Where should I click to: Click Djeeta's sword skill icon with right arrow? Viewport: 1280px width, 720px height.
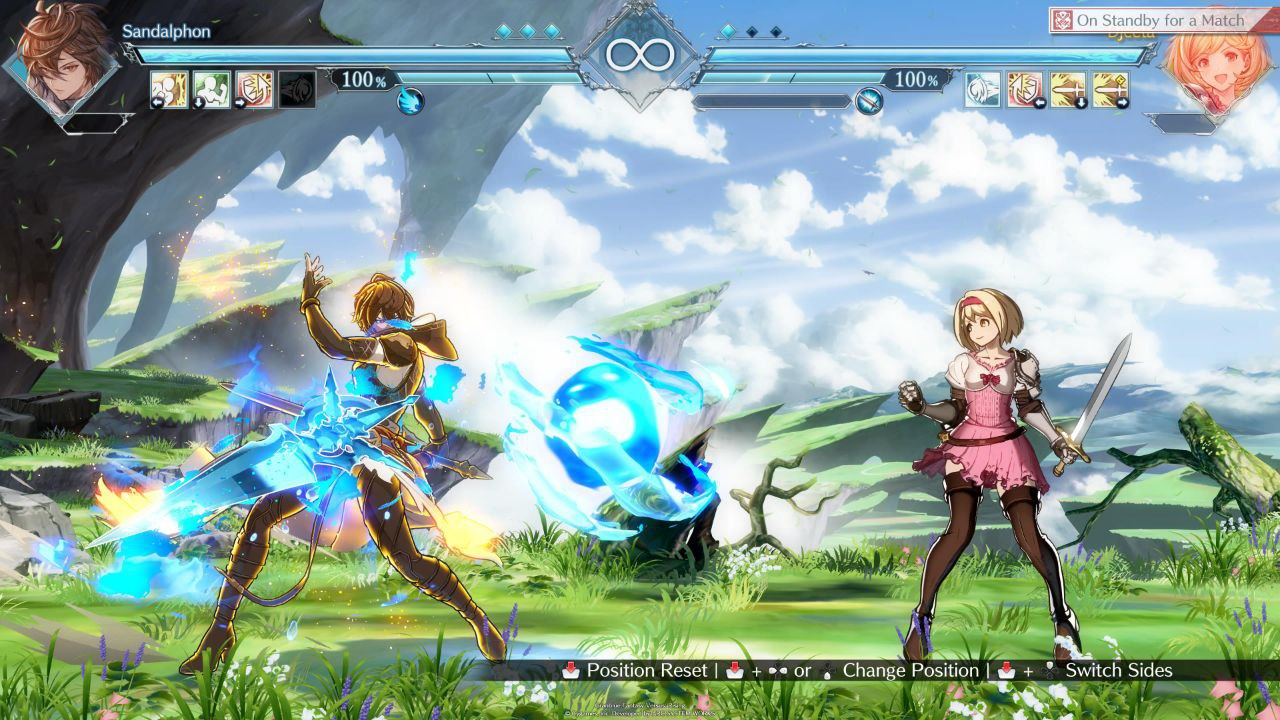tap(1112, 89)
